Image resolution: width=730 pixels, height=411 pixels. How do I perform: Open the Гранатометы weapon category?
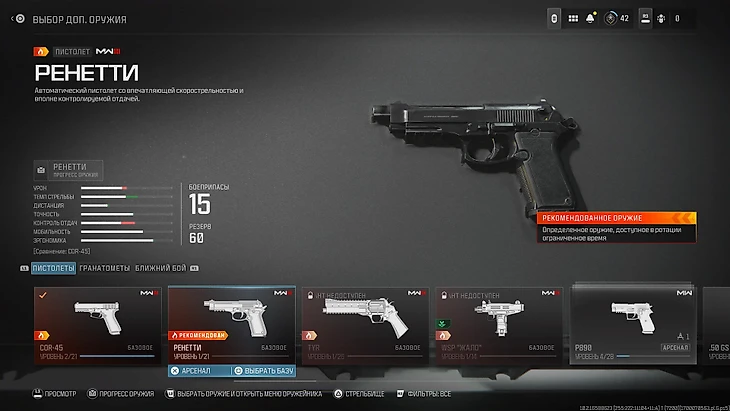105,268
